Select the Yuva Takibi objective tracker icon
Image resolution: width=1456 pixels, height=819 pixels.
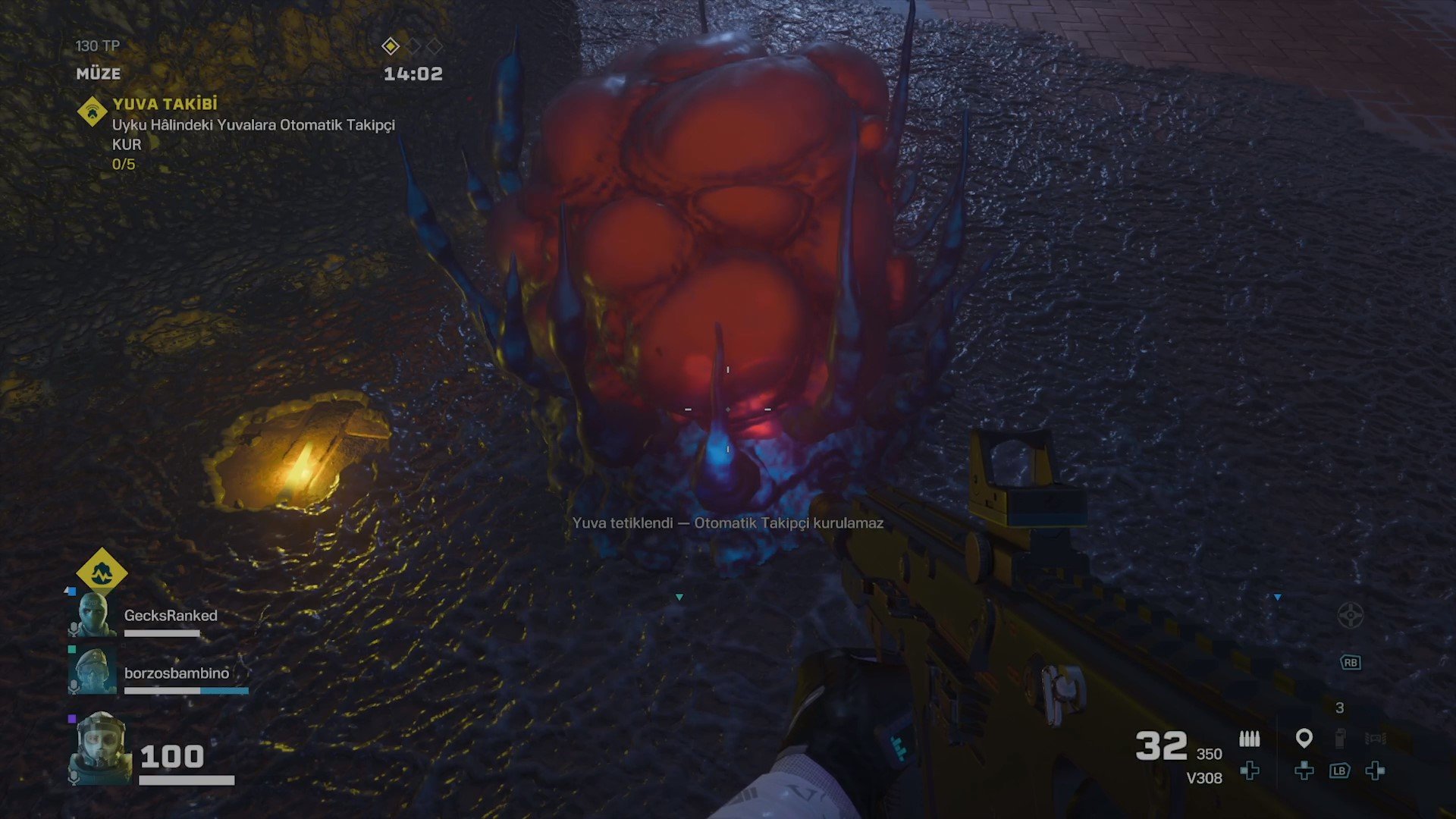click(x=92, y=112)
